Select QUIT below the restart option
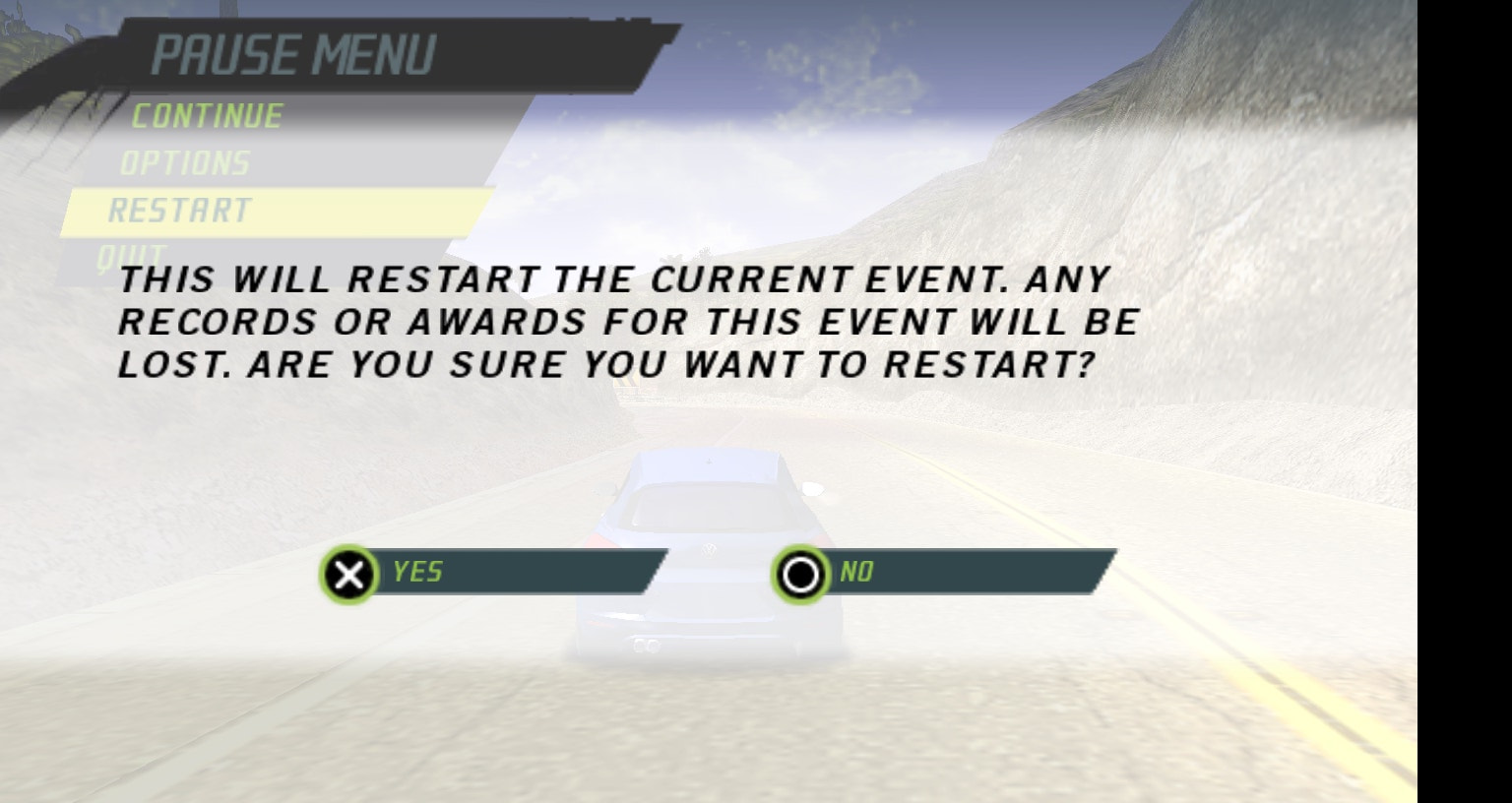Image resolution: width=1512 pixels, height=803 pixels. [x=133, y=253]
